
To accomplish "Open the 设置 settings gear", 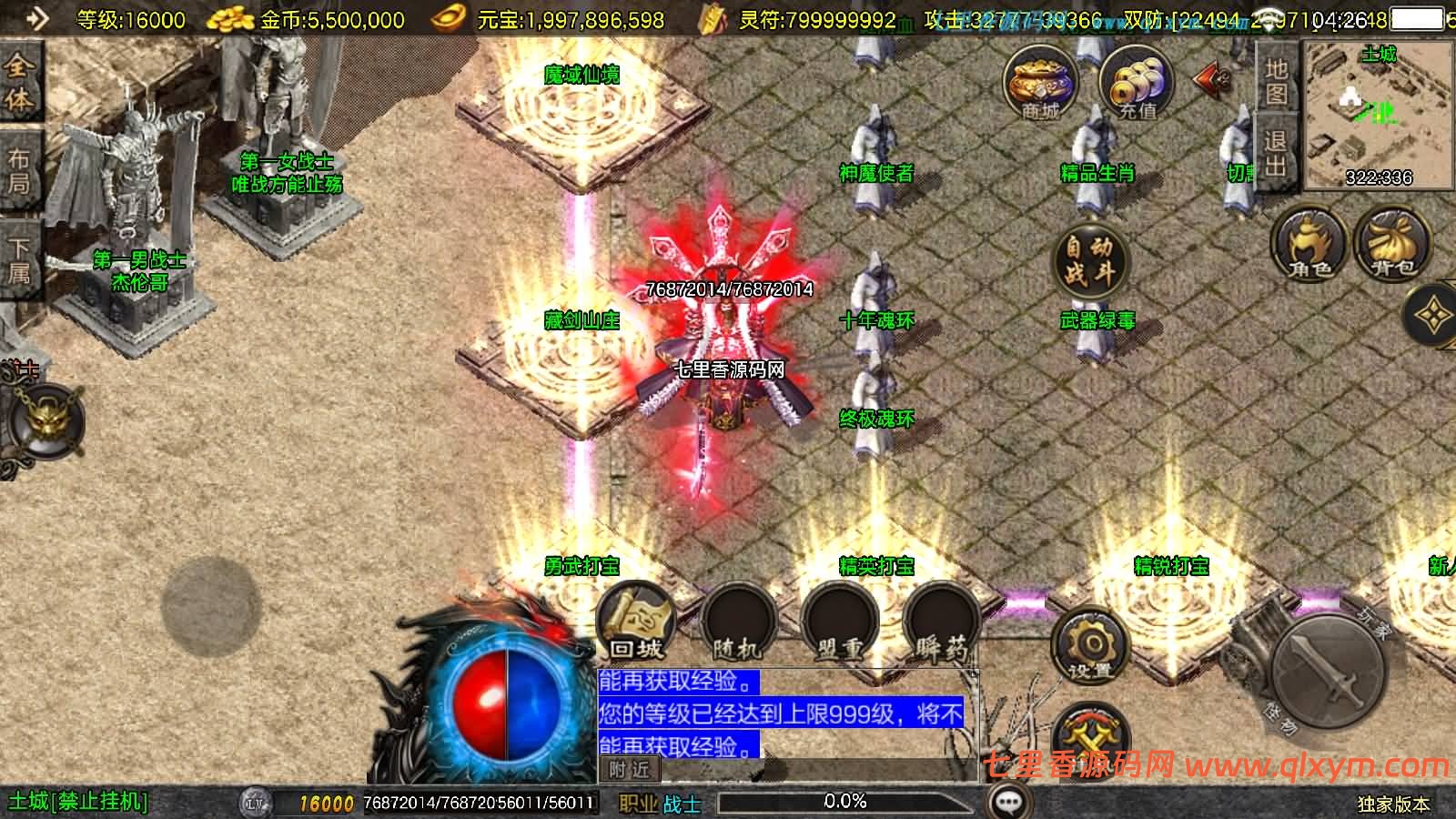I will [1089, 648].
